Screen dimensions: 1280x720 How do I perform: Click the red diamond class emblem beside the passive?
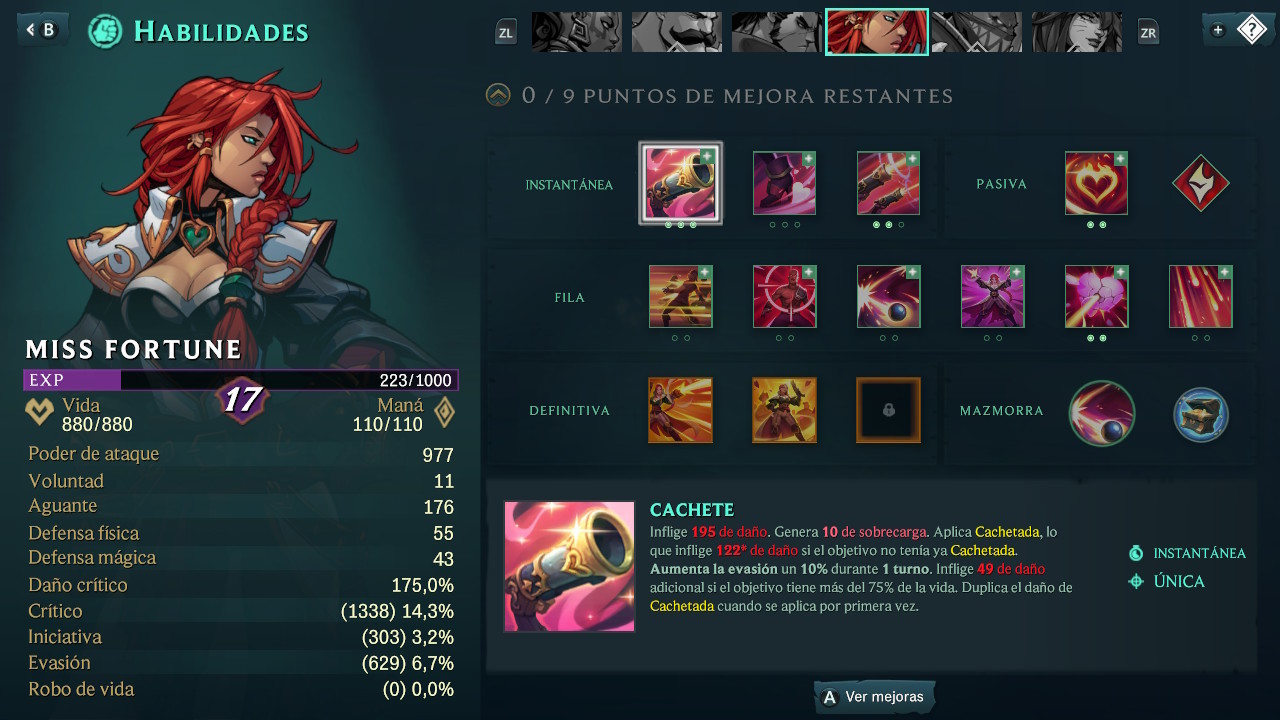[x=1201, y=184]
